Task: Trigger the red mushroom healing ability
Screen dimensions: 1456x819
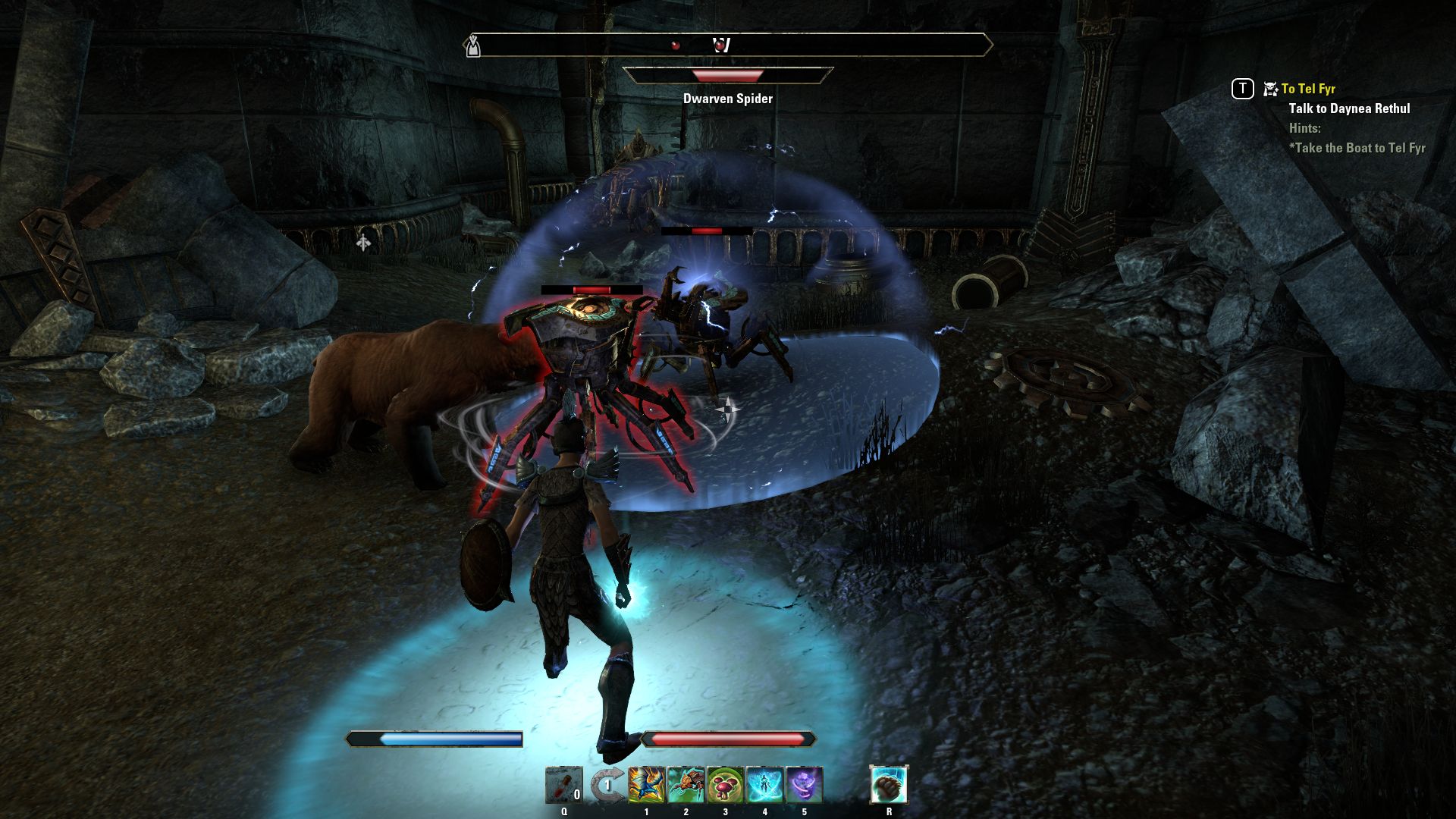Action: tap(725, 785)
